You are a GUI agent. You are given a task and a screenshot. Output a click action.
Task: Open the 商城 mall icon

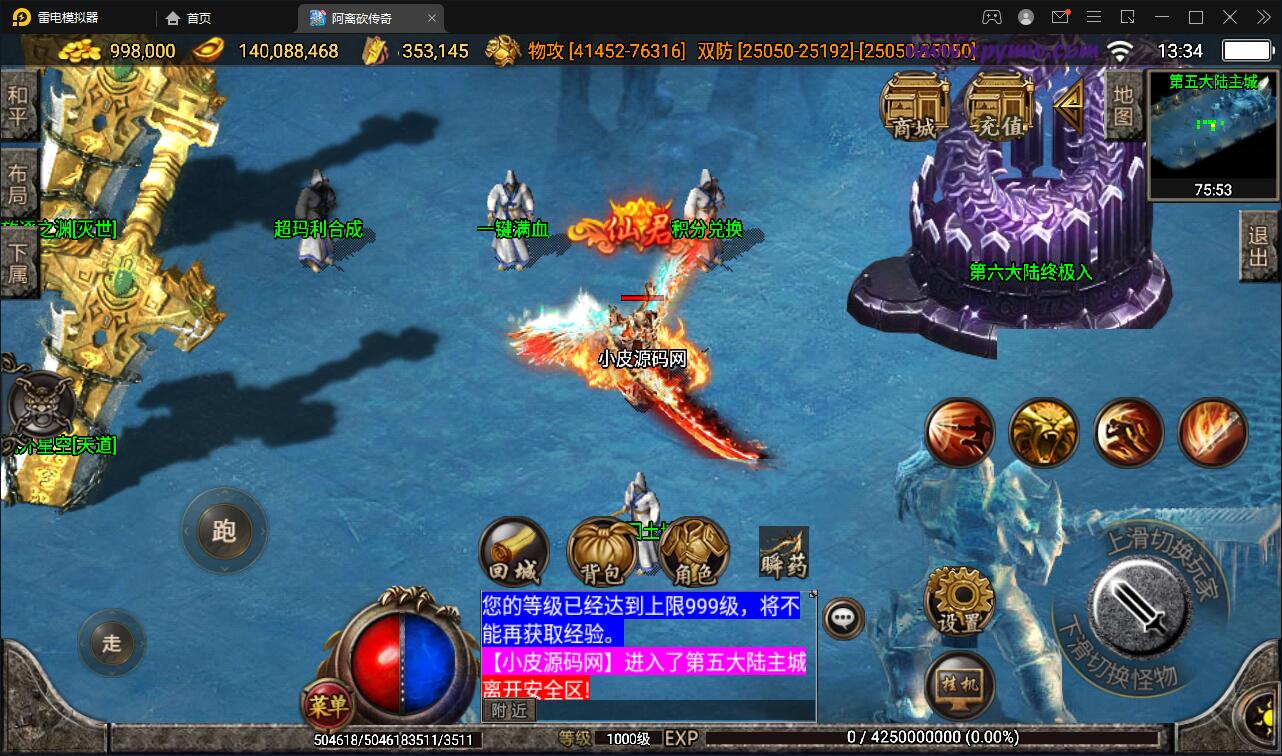coord(913,105)
